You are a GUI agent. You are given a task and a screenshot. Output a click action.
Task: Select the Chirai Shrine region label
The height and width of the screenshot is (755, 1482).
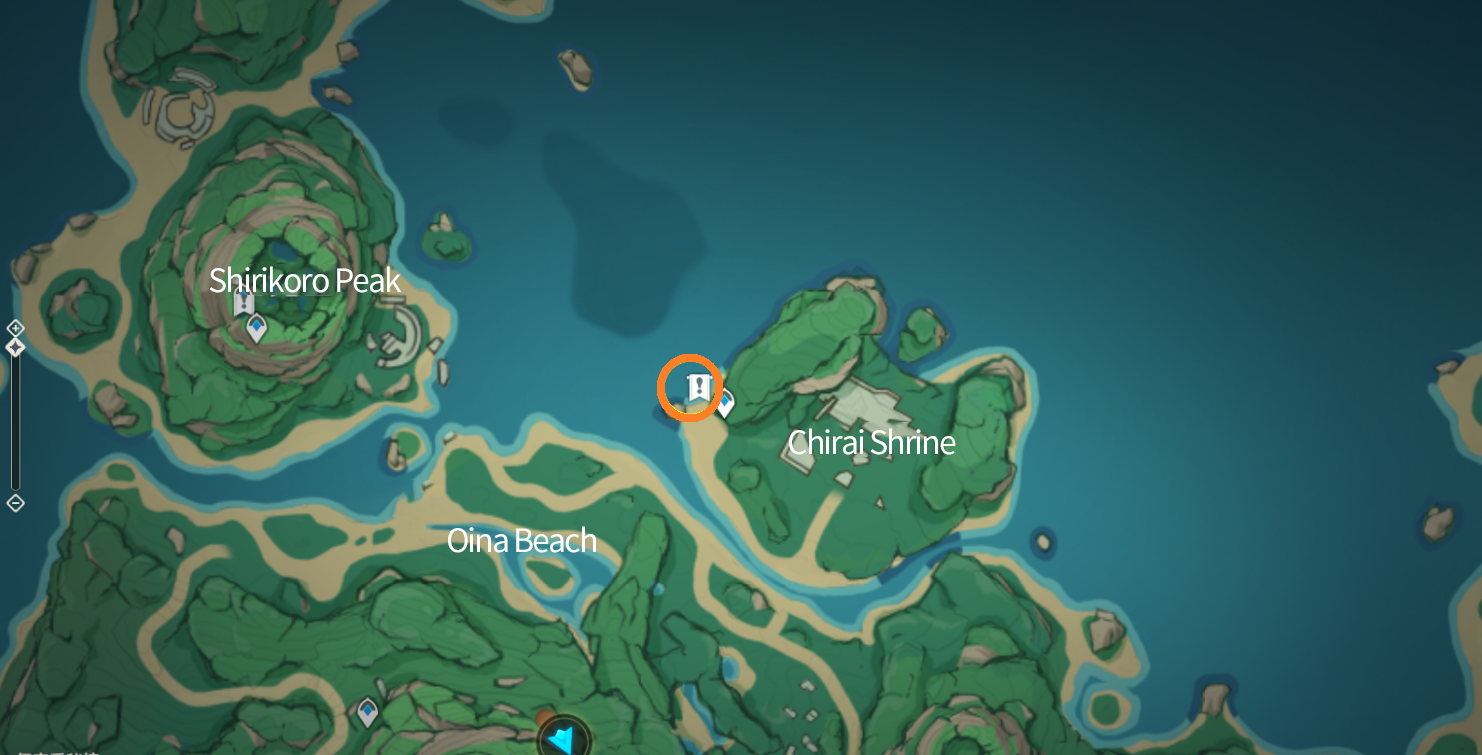[x=870, y=441]
